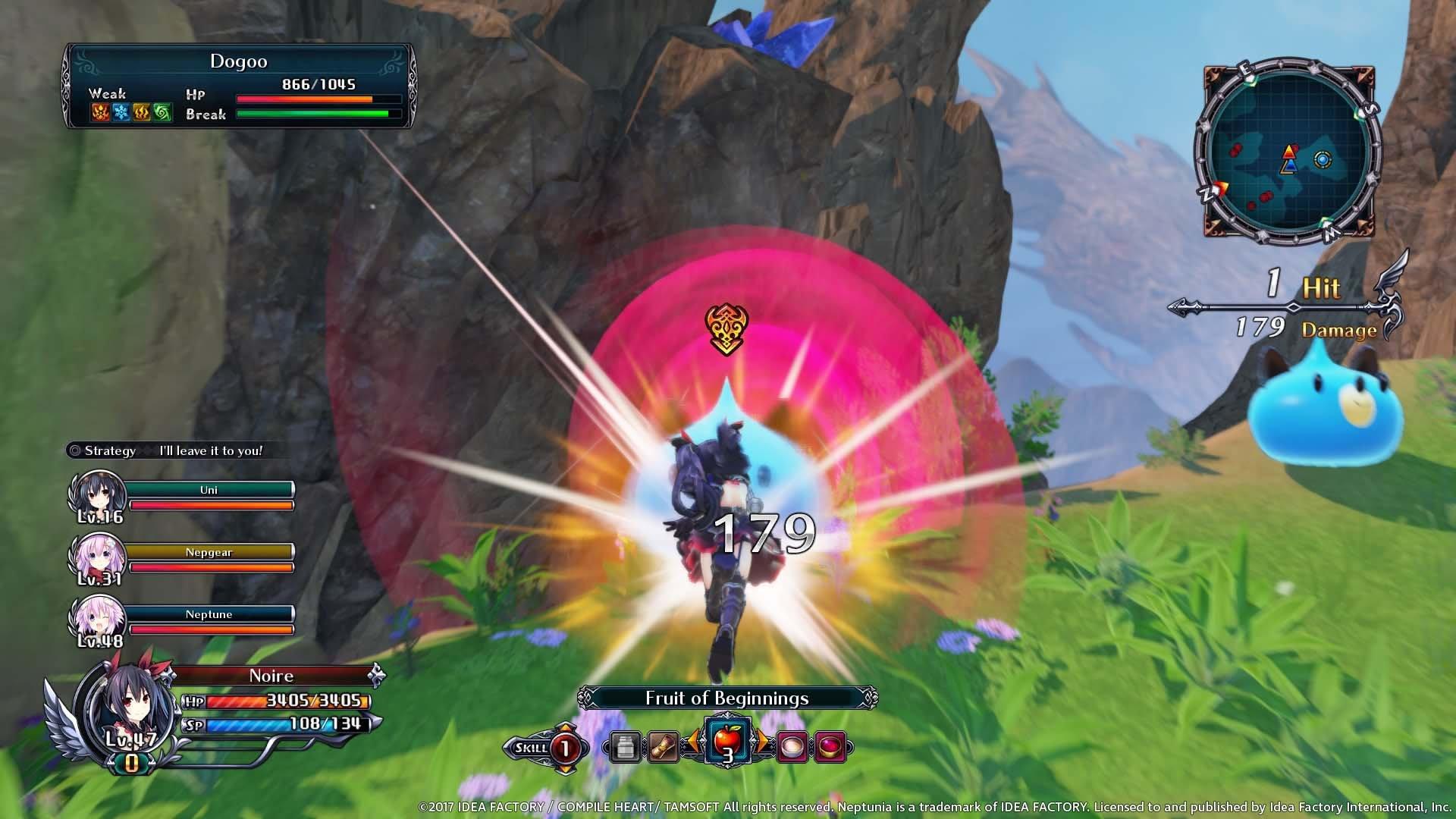Click the up arrow above the Skill indicator
This screenshot has height=819, width=1456.
pos(565,726)
